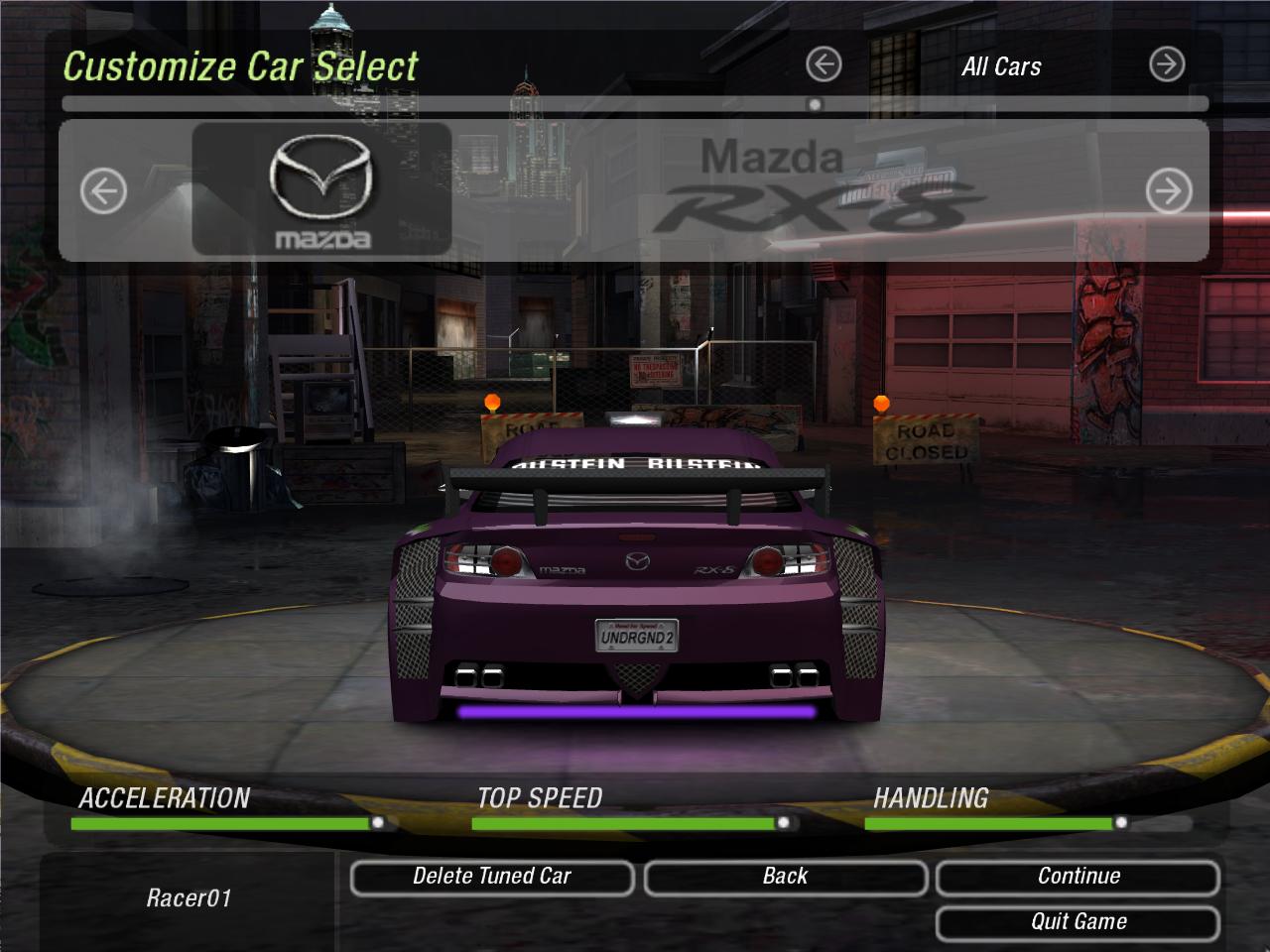Show the next car with right arrow
Image resolution: width=1270 pixels, height=952 pixels.
1168,191
